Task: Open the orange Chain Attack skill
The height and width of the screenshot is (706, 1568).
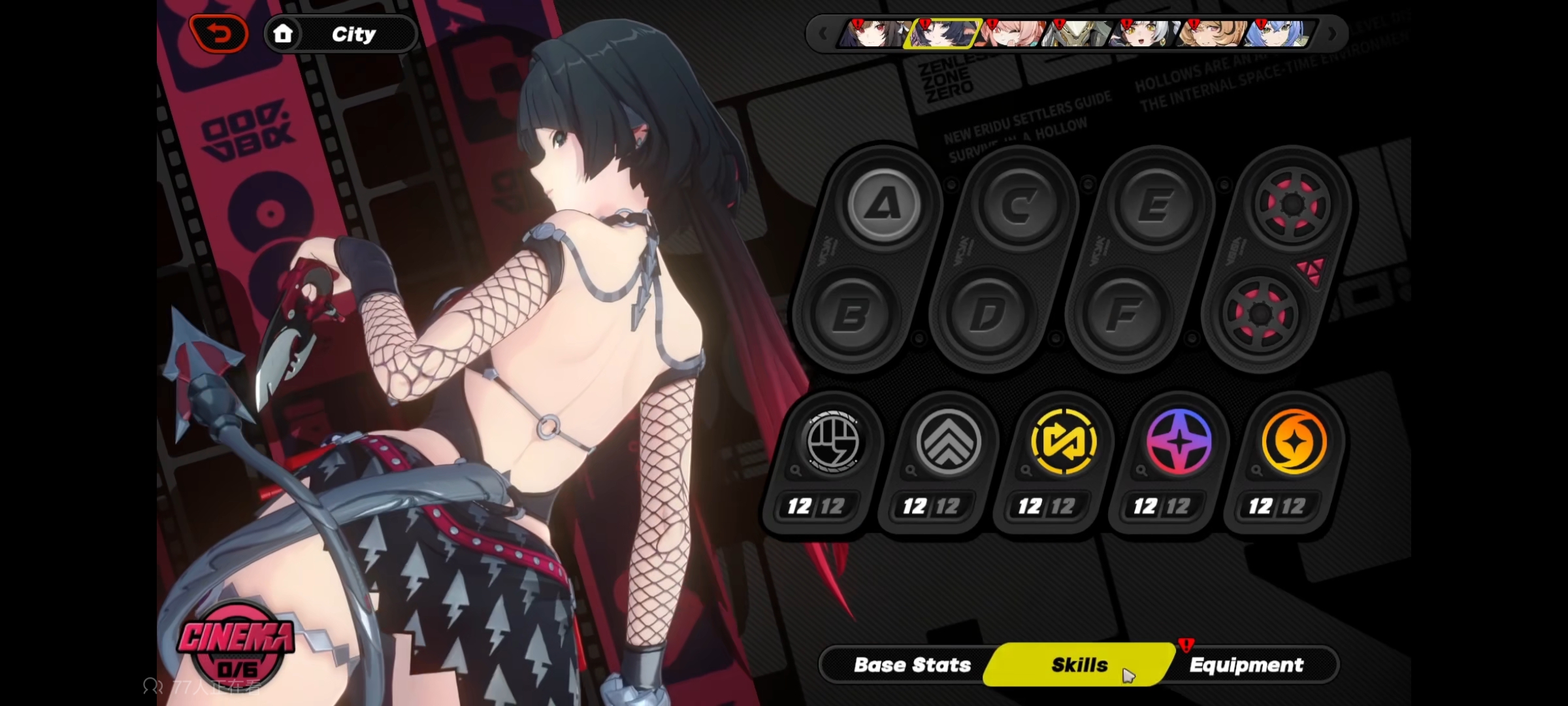Action: 1294,443
